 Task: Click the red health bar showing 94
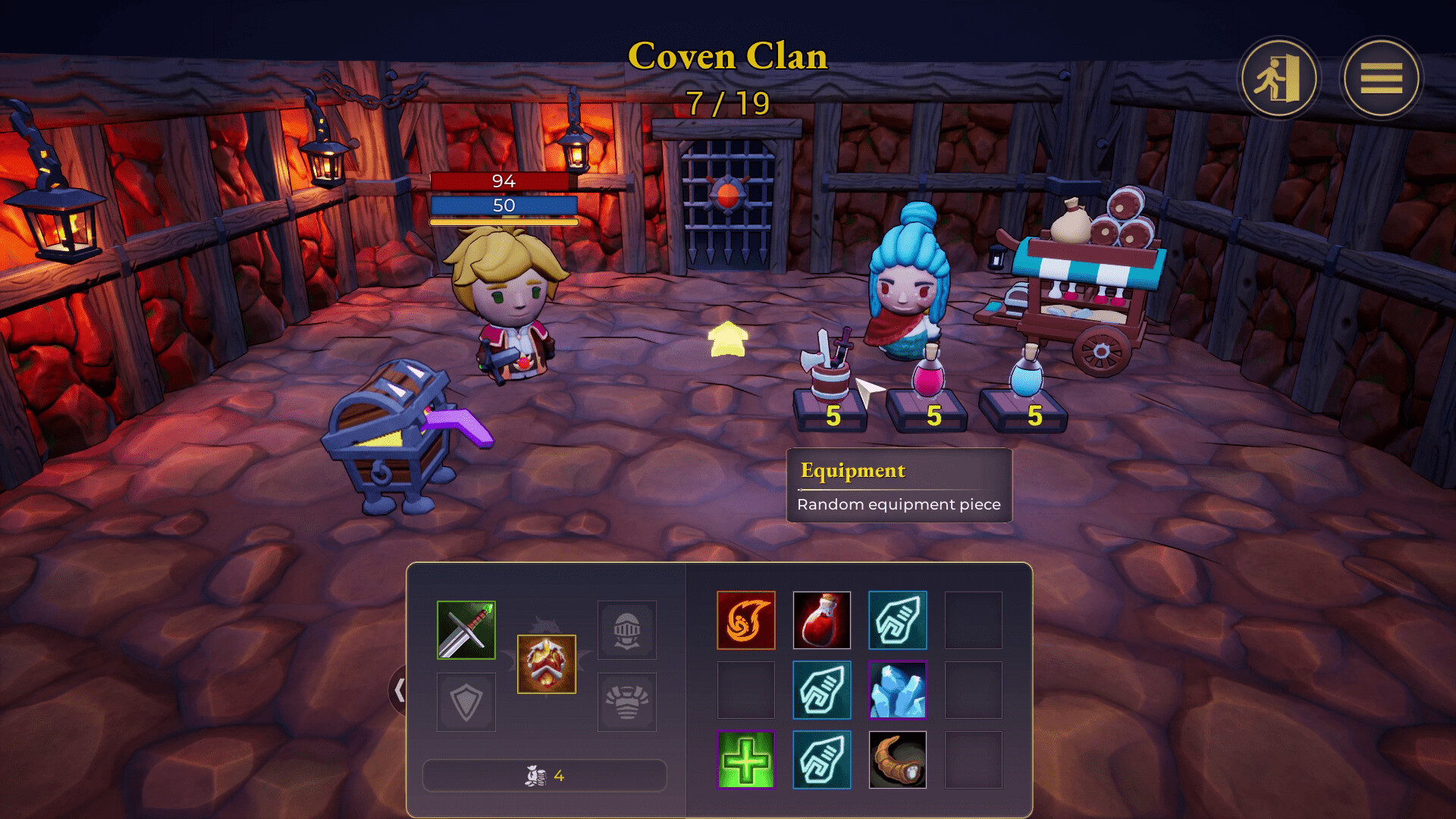click(504, 182)
